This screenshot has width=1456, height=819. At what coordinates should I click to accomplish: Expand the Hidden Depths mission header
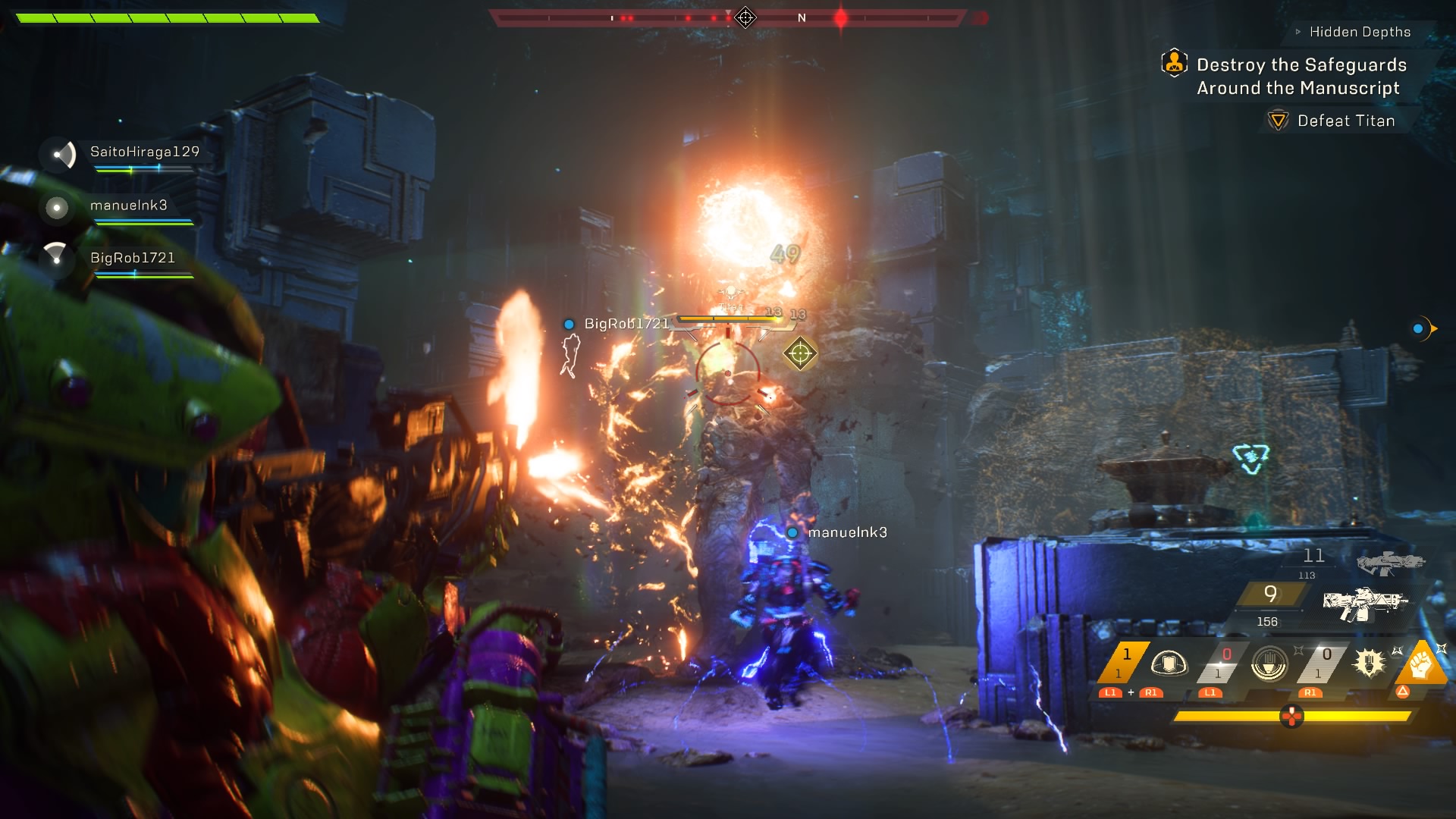click(x=1358, y=32)
